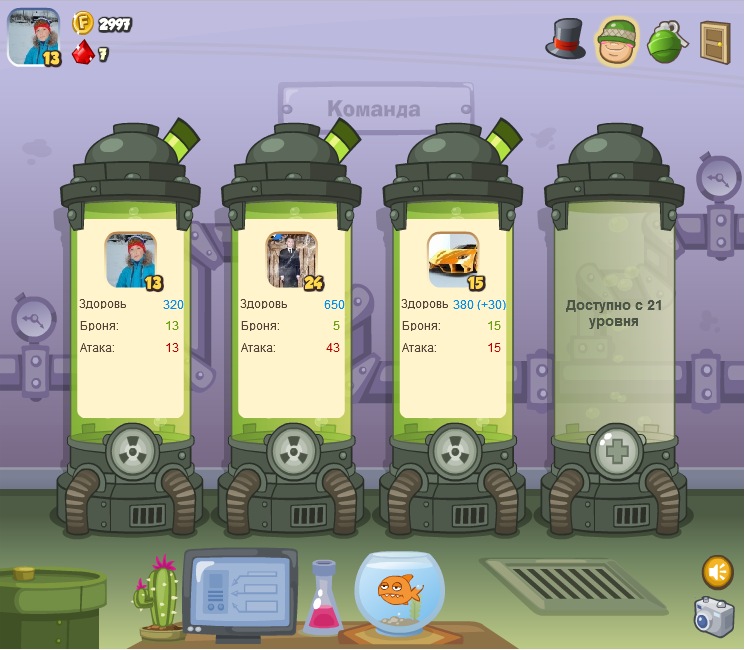Take a screenshot with camera button

pyautogui.click(x=714, y=615)
